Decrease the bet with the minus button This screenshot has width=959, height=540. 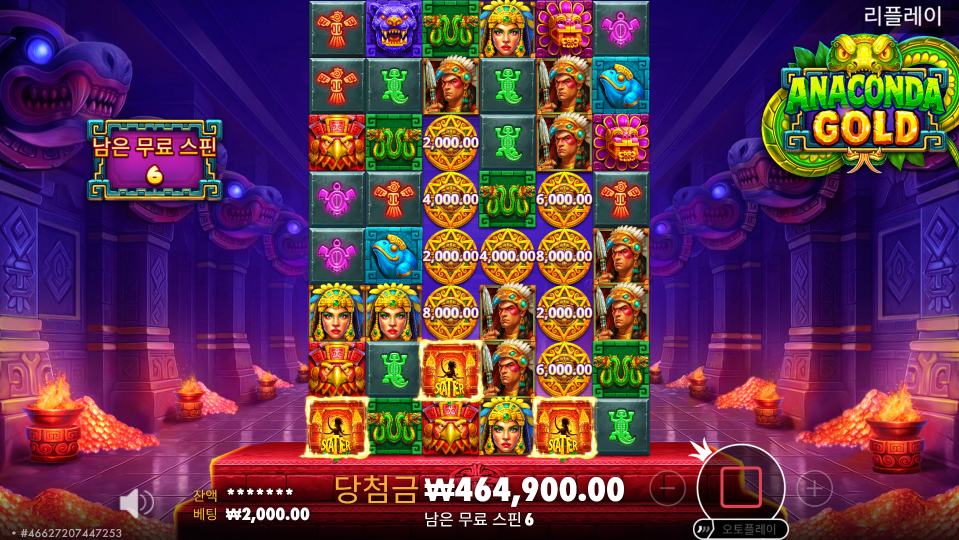pyautogui.click(x=667, y=488)
